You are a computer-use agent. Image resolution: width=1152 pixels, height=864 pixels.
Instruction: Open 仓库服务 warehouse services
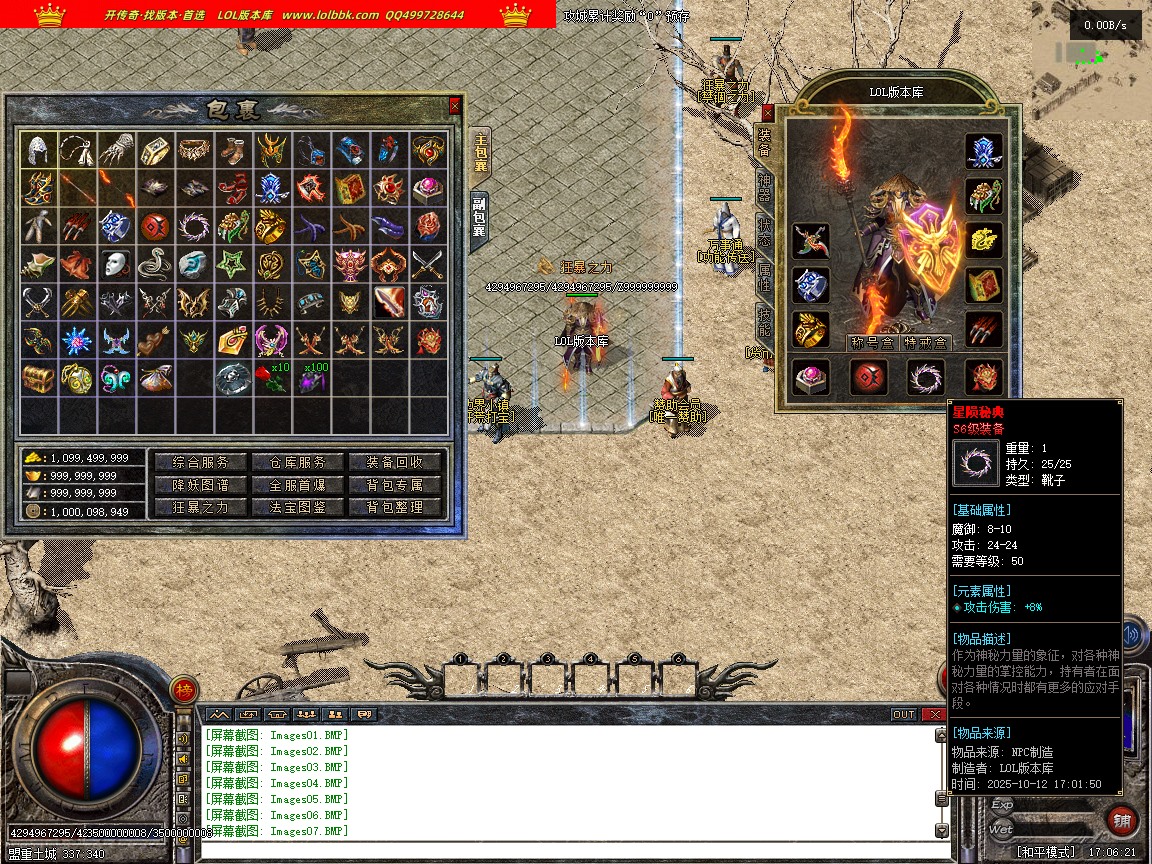297,462
